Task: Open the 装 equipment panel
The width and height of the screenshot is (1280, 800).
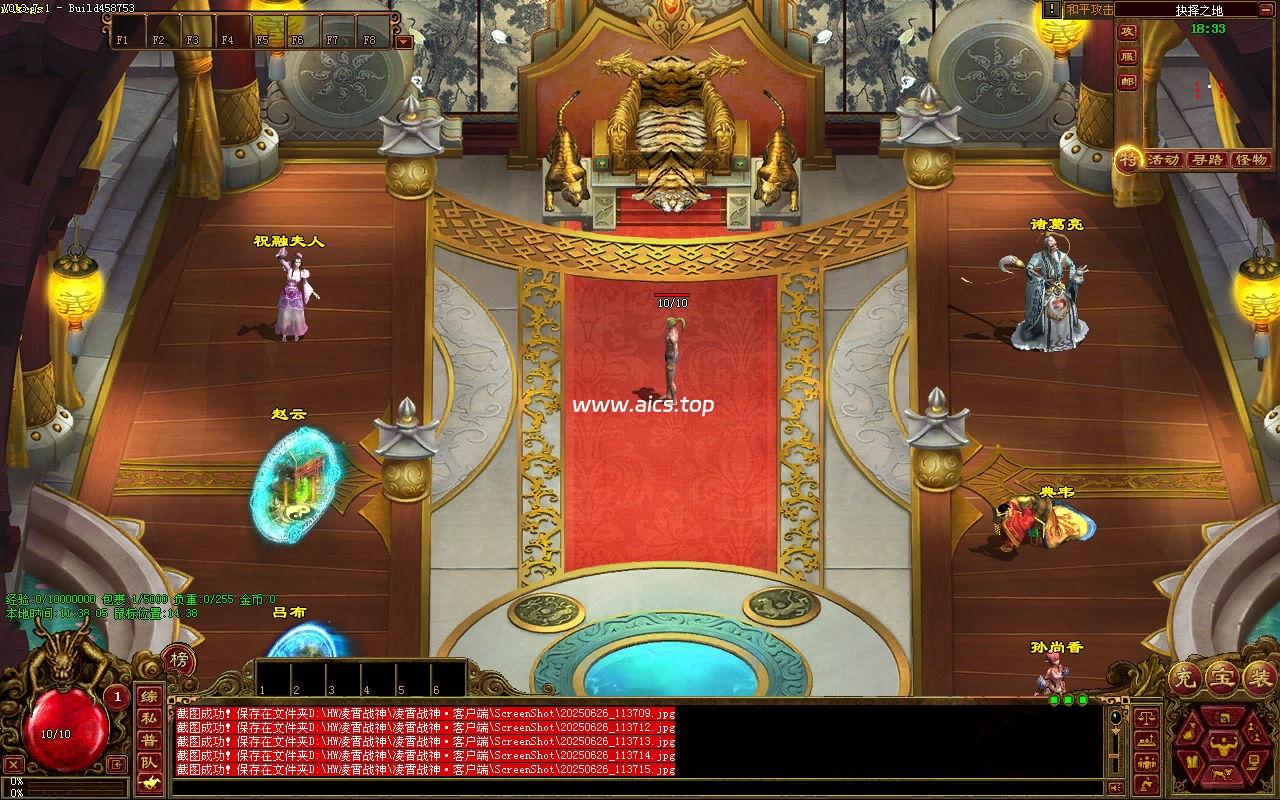Action: click(1258, 677)
